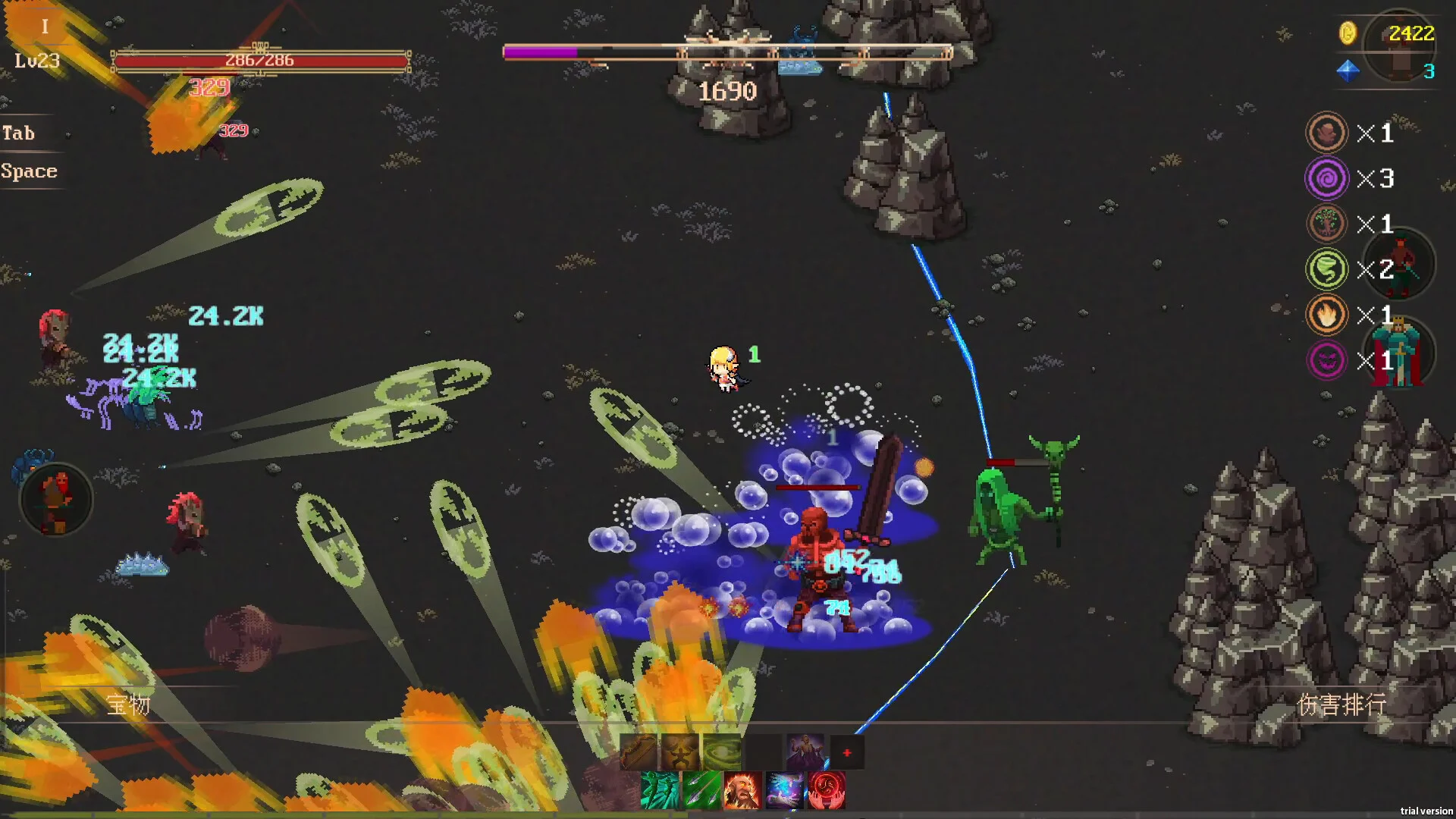This screenshot has height=819, width=1456.
Task: Activate the green triple arrows skill
Action: tap(701, 790)
